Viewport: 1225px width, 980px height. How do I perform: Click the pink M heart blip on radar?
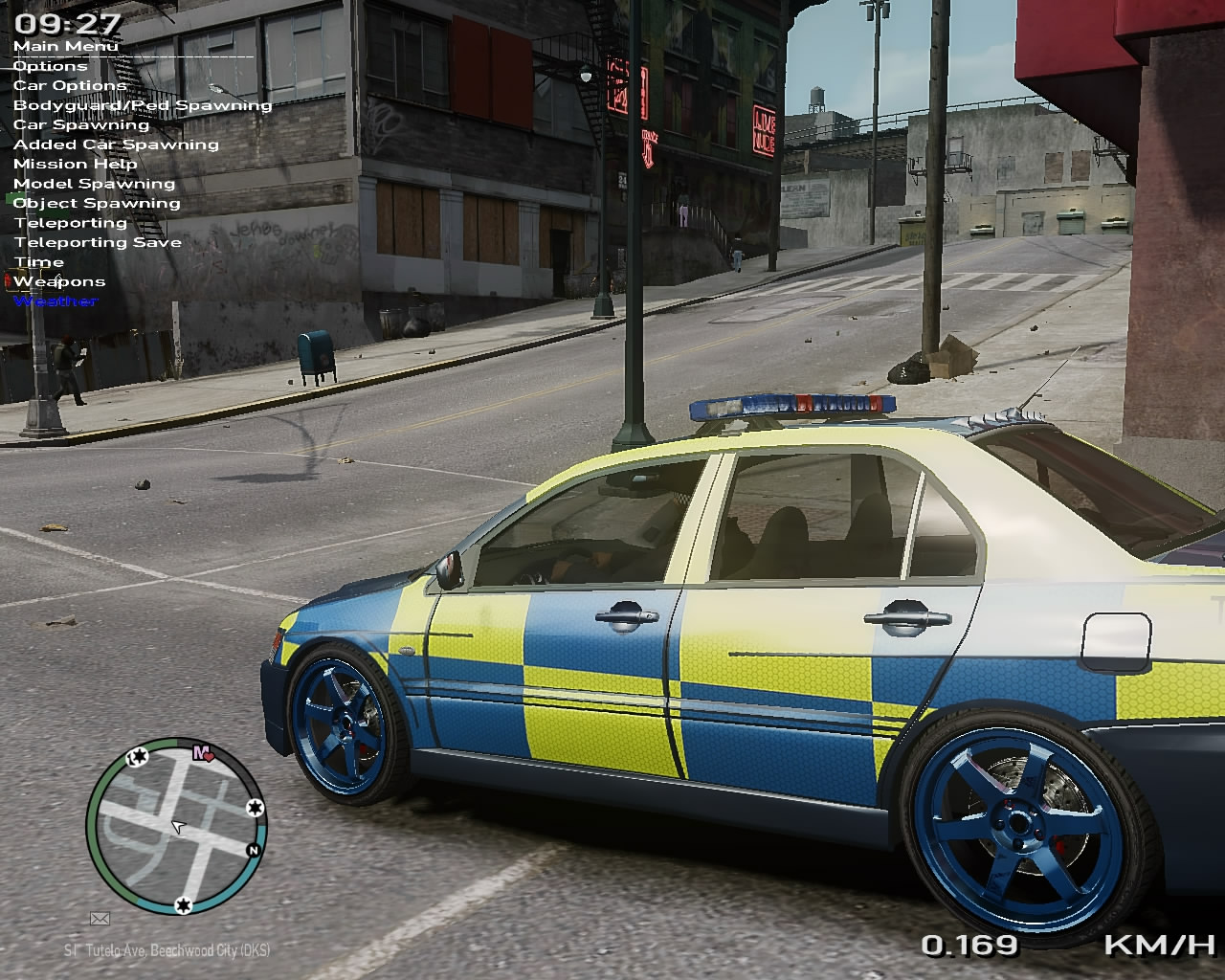coord(203,753)
